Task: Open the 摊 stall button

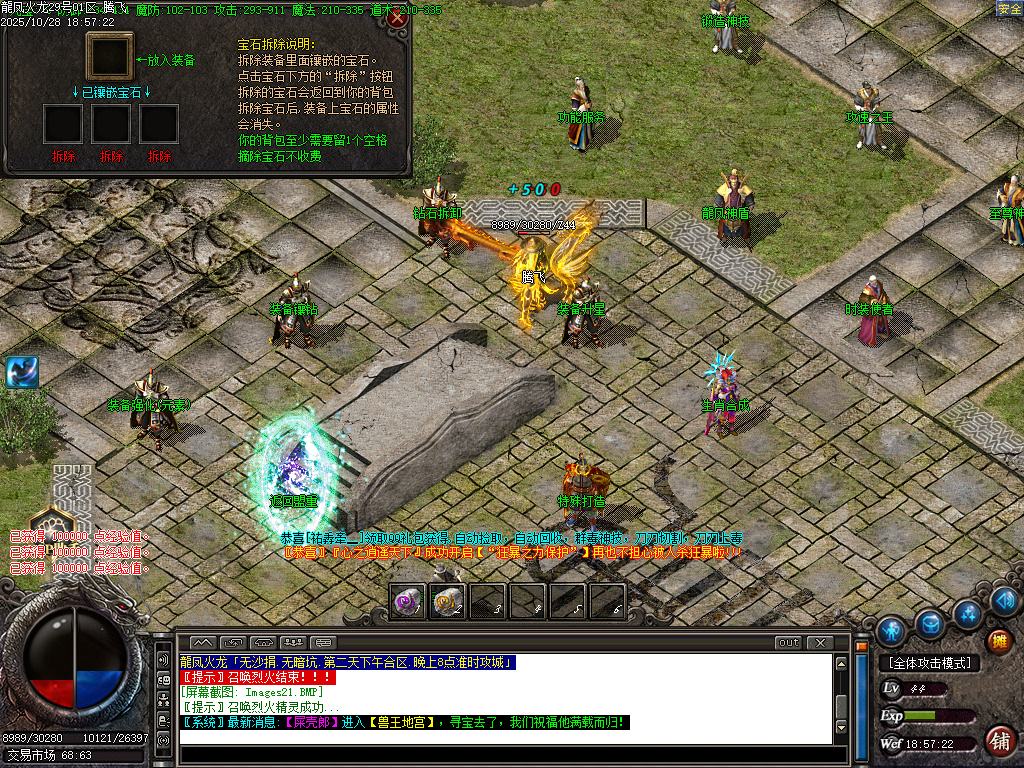Action: [x=998, y=642]
